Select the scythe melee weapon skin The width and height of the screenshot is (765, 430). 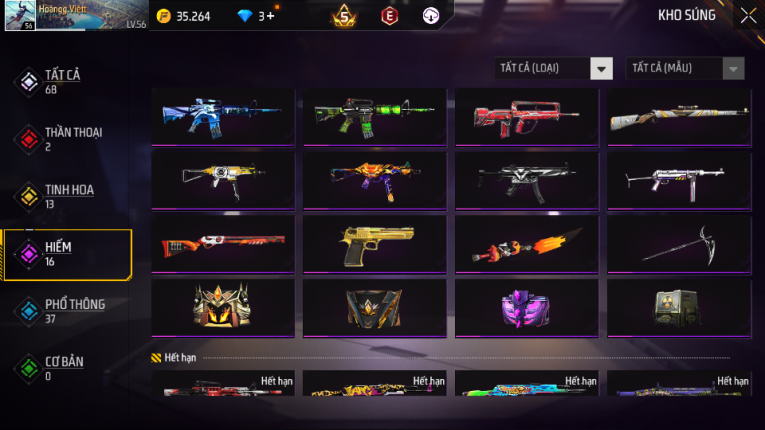tap(679, 244)
